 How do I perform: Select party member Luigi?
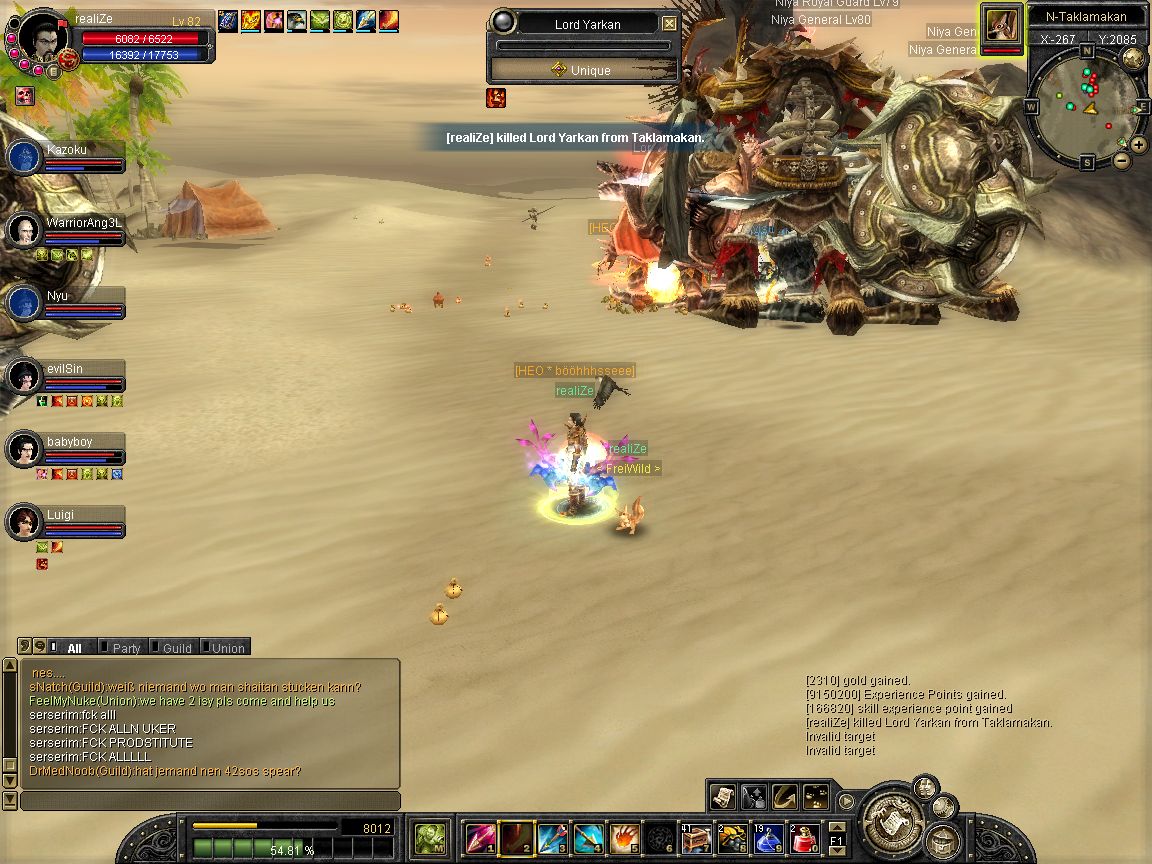tap(24, 522)
